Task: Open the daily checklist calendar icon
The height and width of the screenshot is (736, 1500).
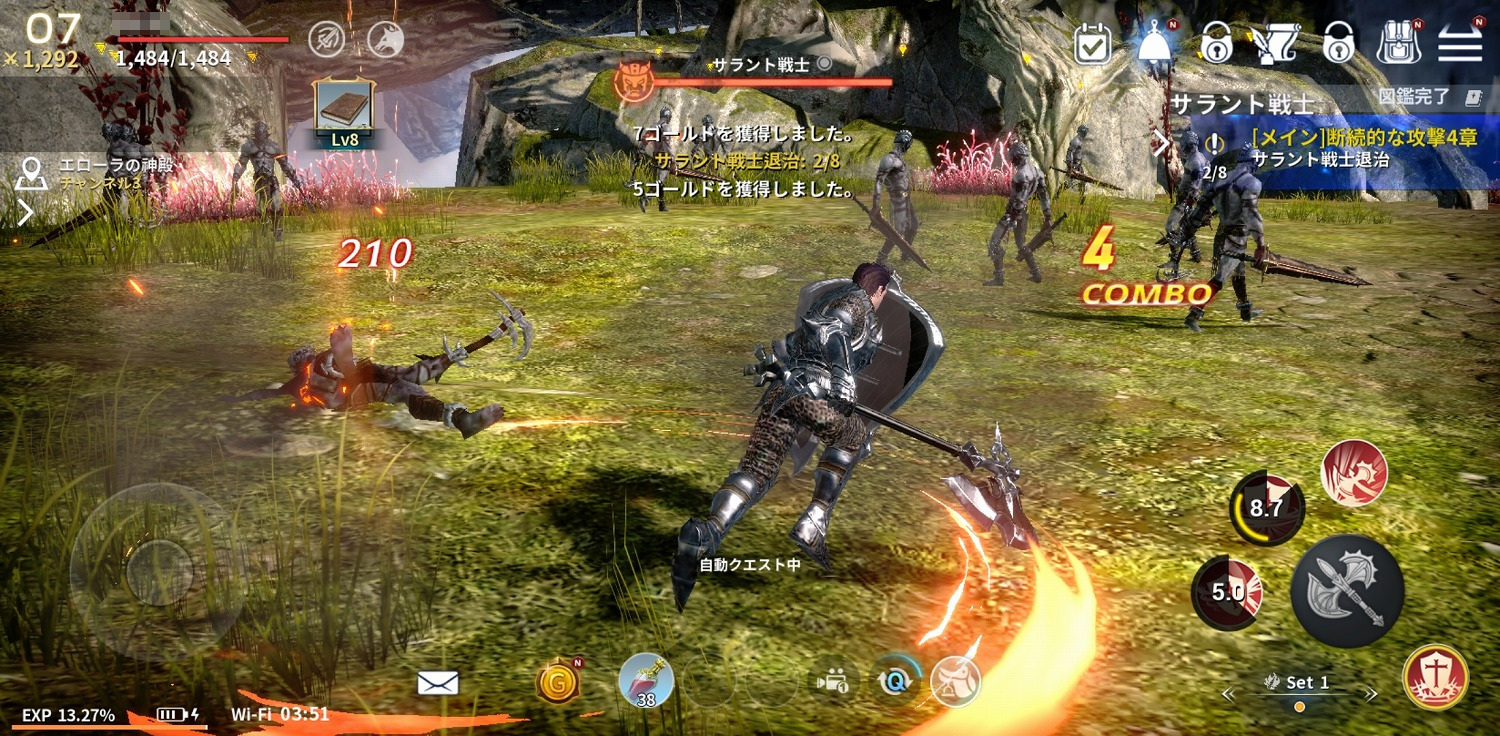Action: [1092, 43]
